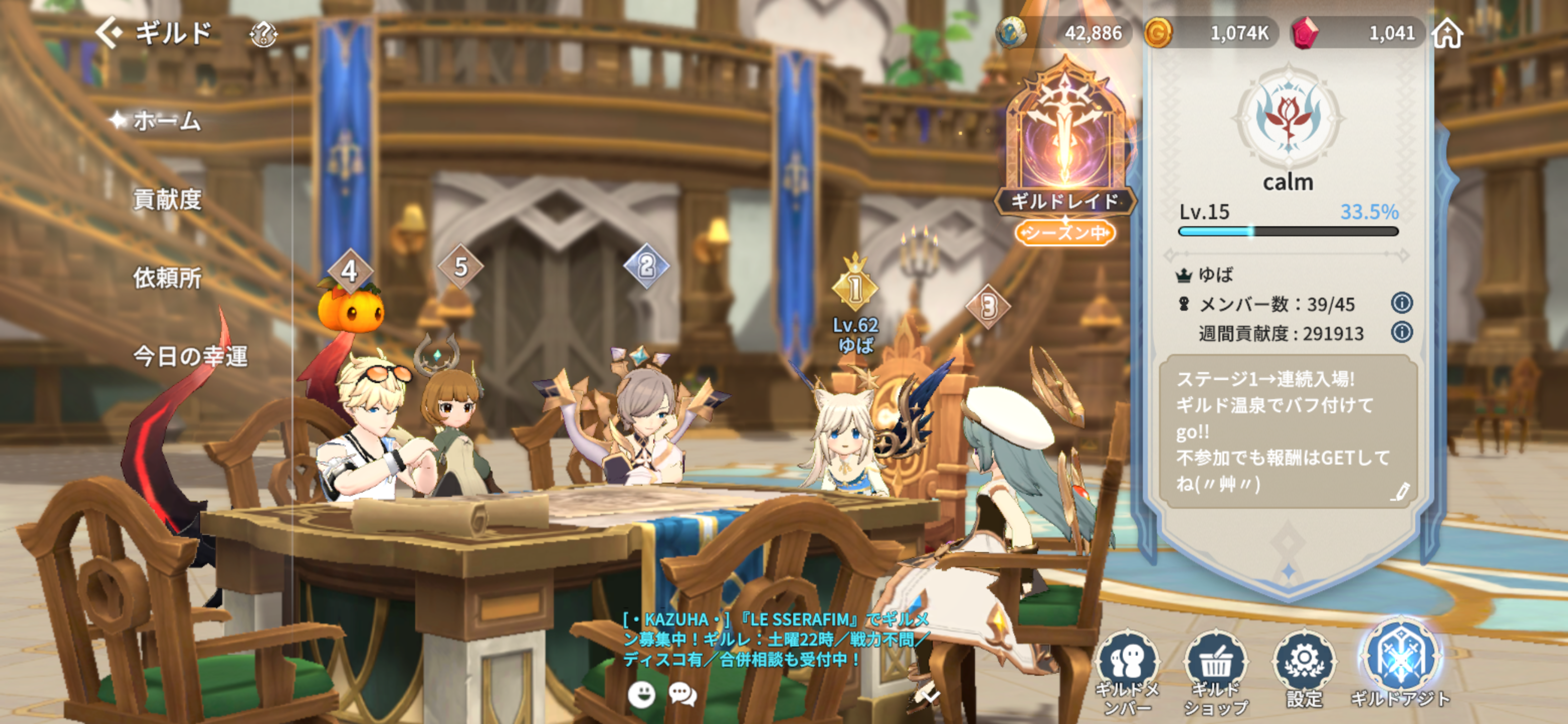Image resolution: width=1568 pixels, height=724 pixels.
Task: Show the 今日の幸運 tab
Action: click(x=190, y=356)
